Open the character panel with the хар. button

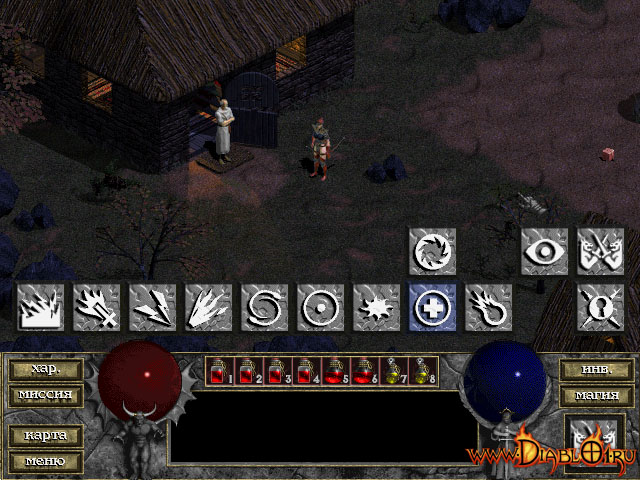pos(46,369)
